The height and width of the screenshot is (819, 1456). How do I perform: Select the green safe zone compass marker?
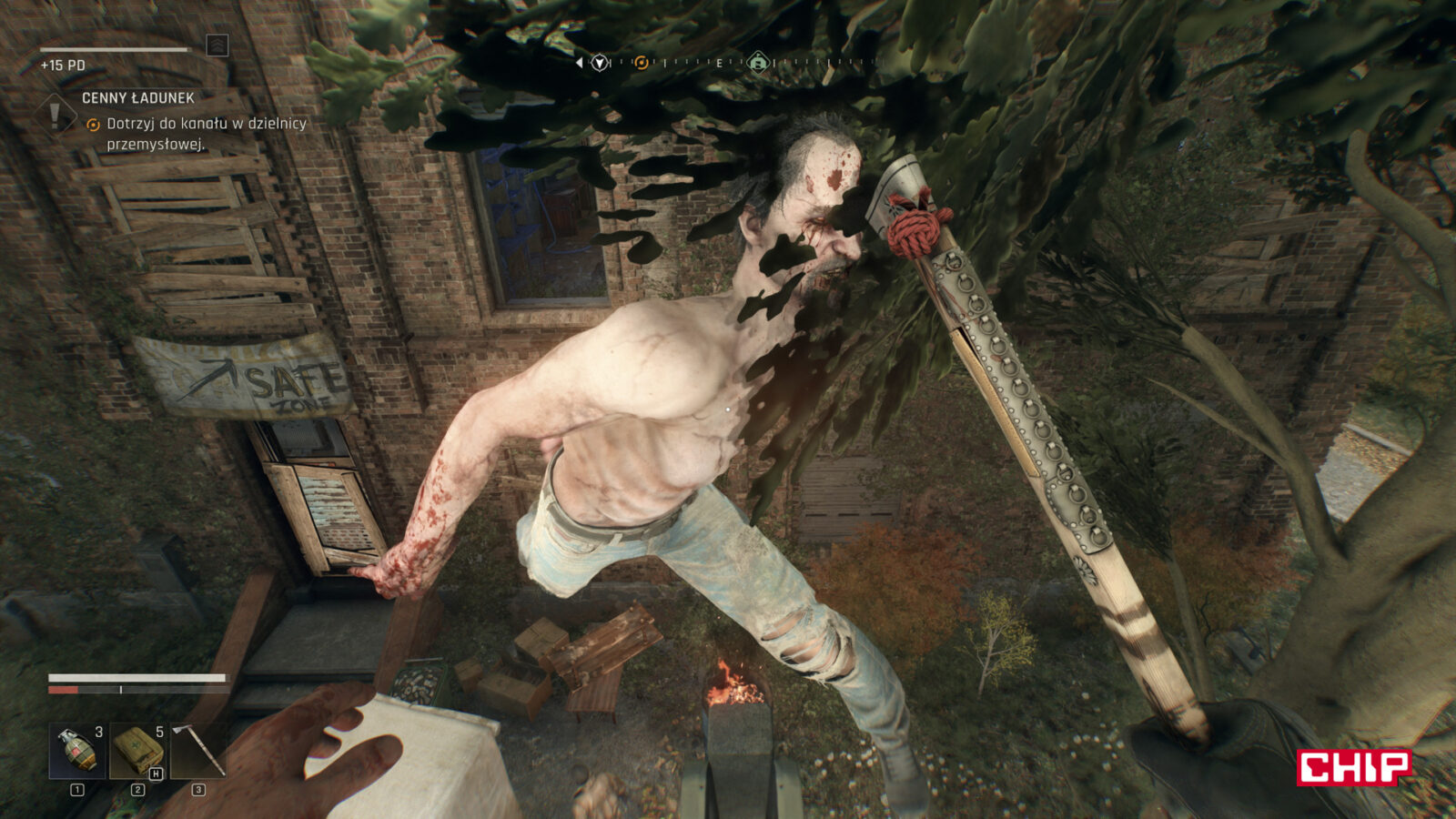point(758,63)
